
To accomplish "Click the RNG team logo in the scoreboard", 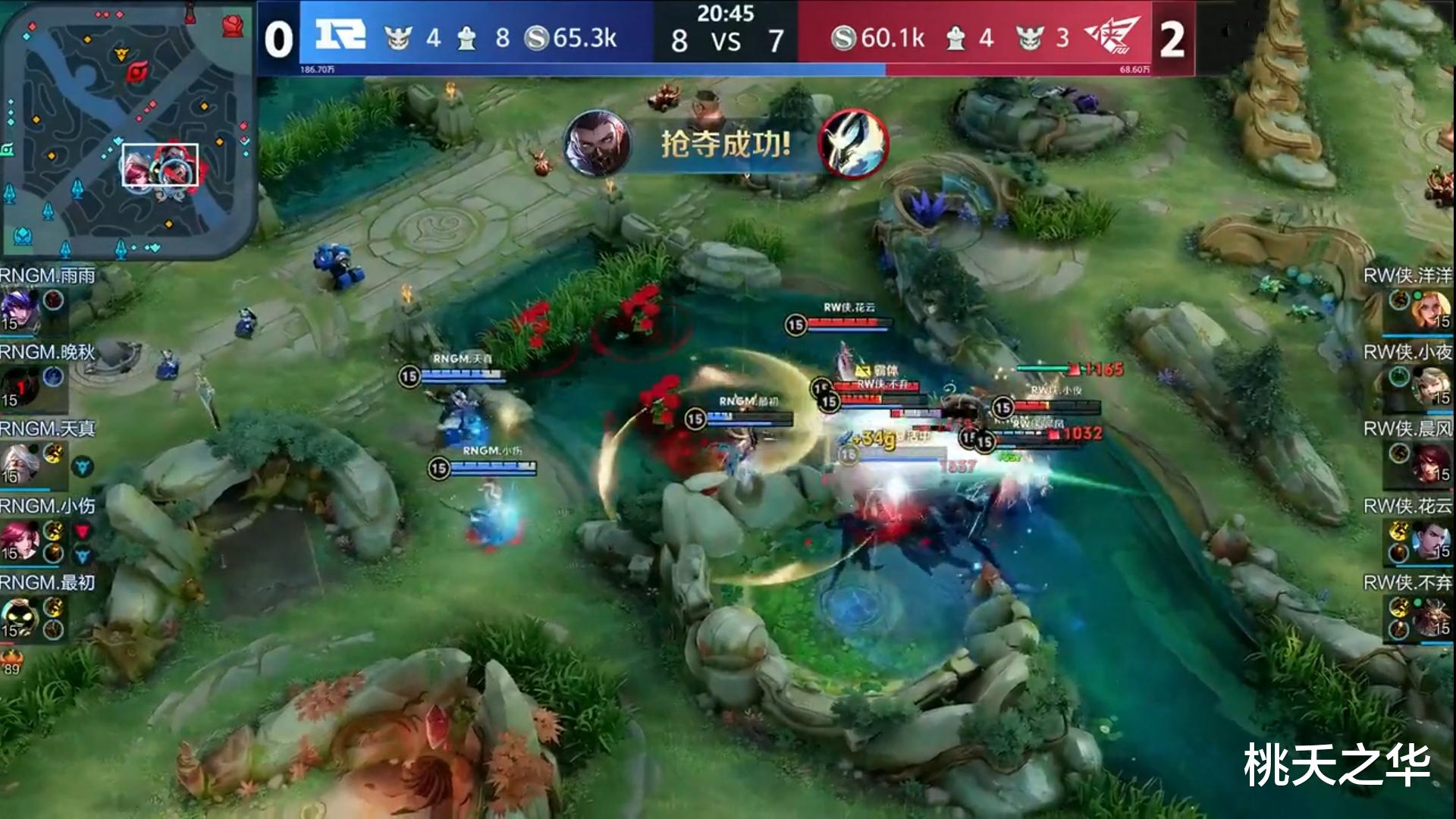I will tap(340, 34).
